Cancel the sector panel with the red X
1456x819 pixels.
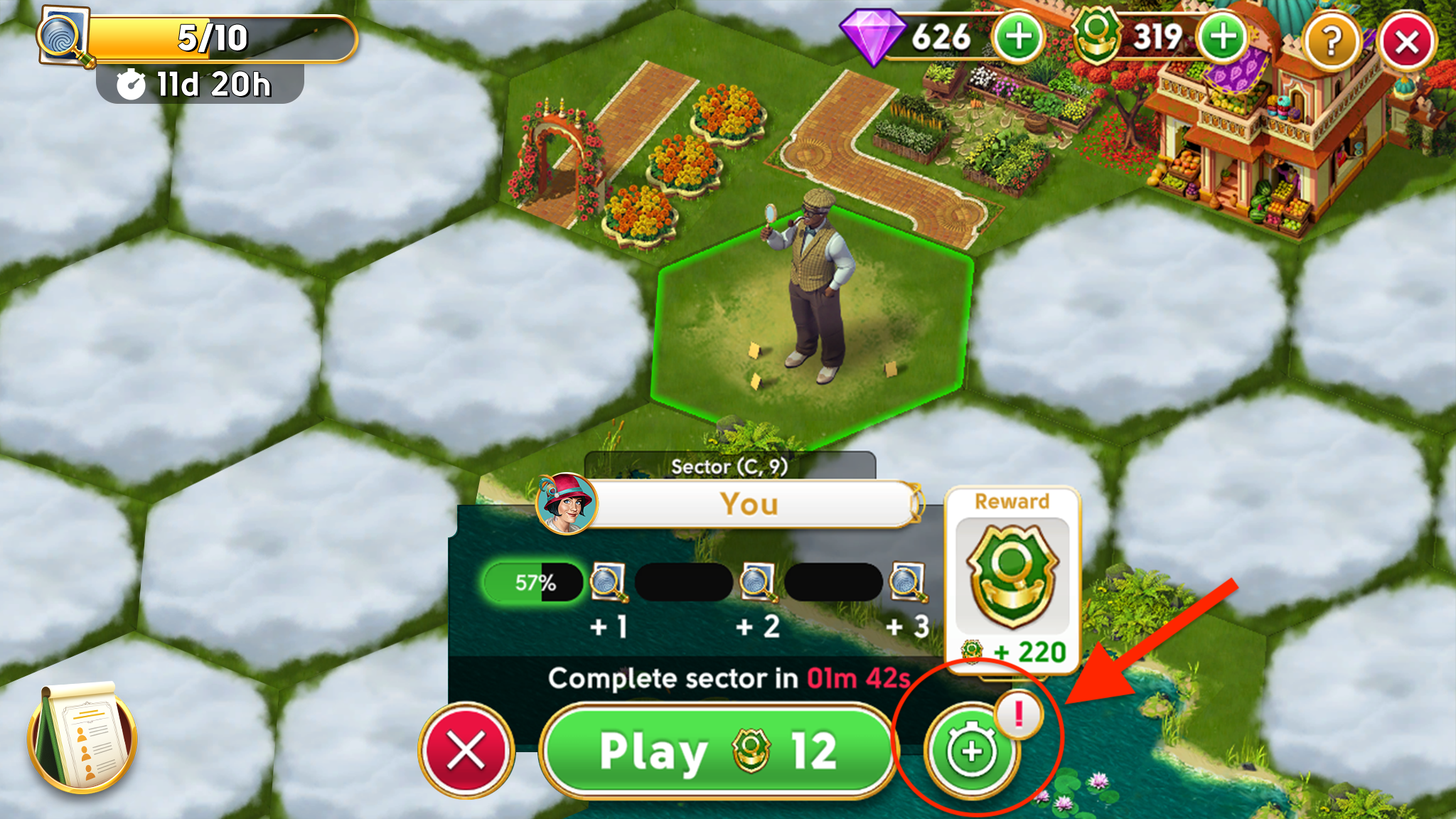coord(466,751)
